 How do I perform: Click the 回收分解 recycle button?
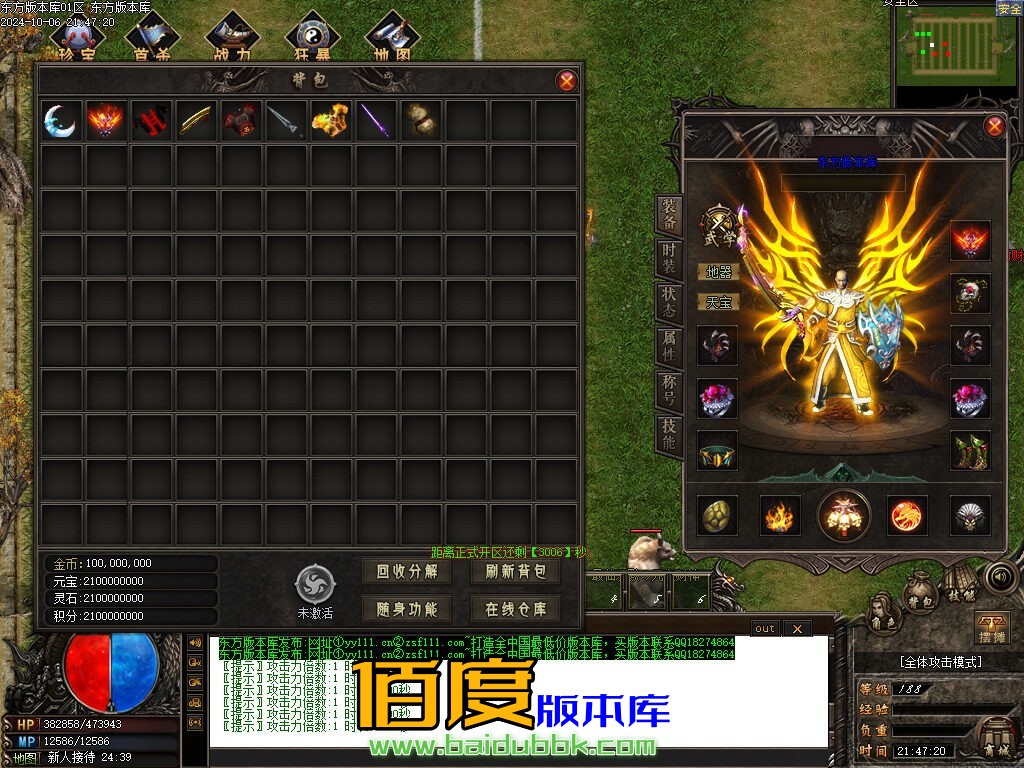pyautogui.click(x=407, y=571)
